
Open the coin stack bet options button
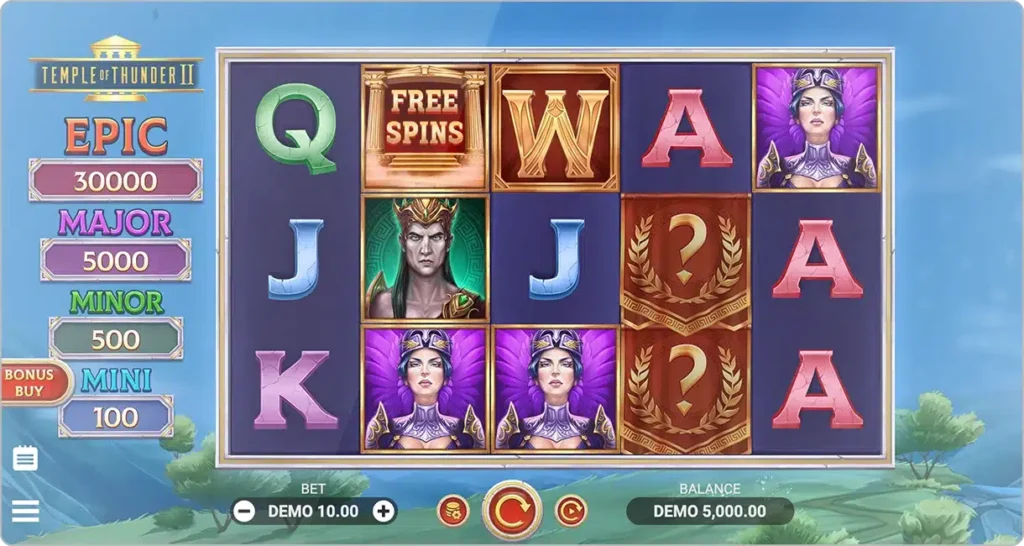[x=453, y=511]
